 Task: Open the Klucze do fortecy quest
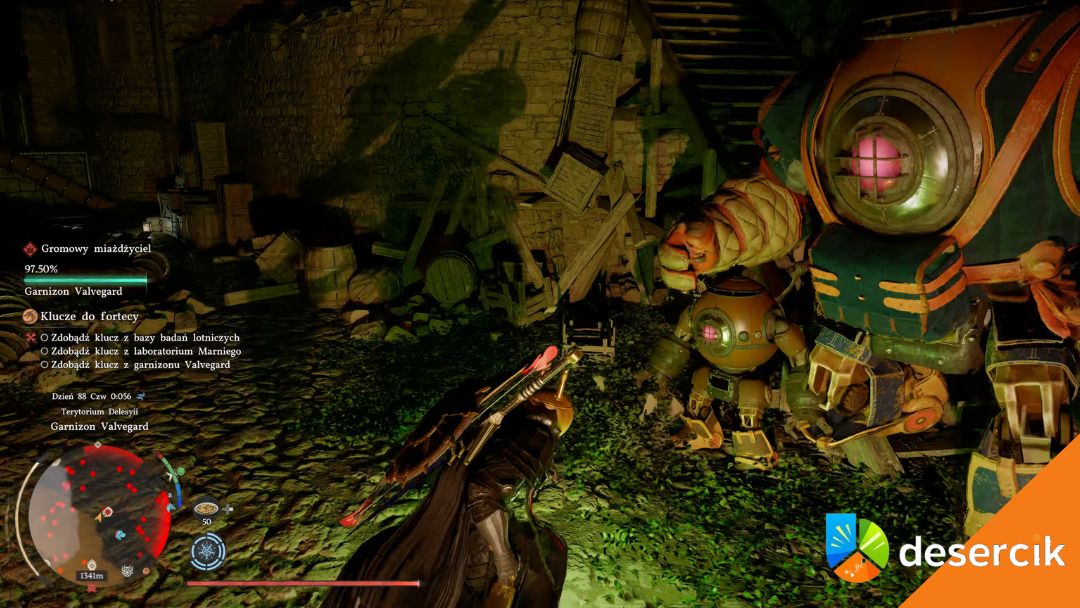[89, 316]
